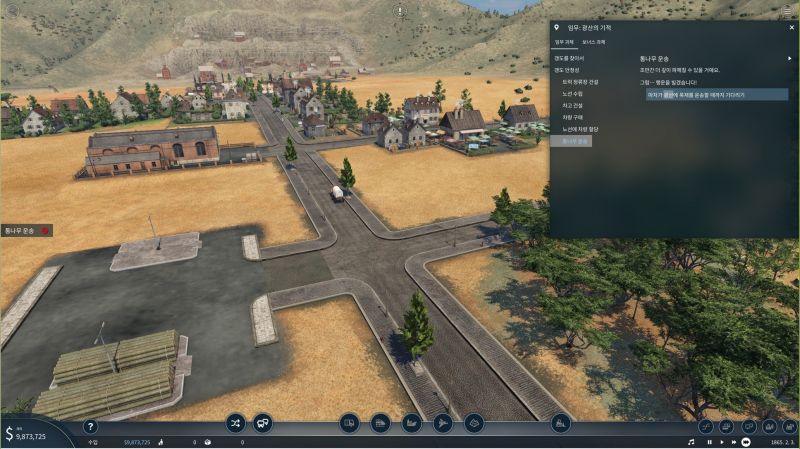Open the music player note icon
Image resolution: width=800 pixels, height=449 pixels.
[x=690, y=441]
